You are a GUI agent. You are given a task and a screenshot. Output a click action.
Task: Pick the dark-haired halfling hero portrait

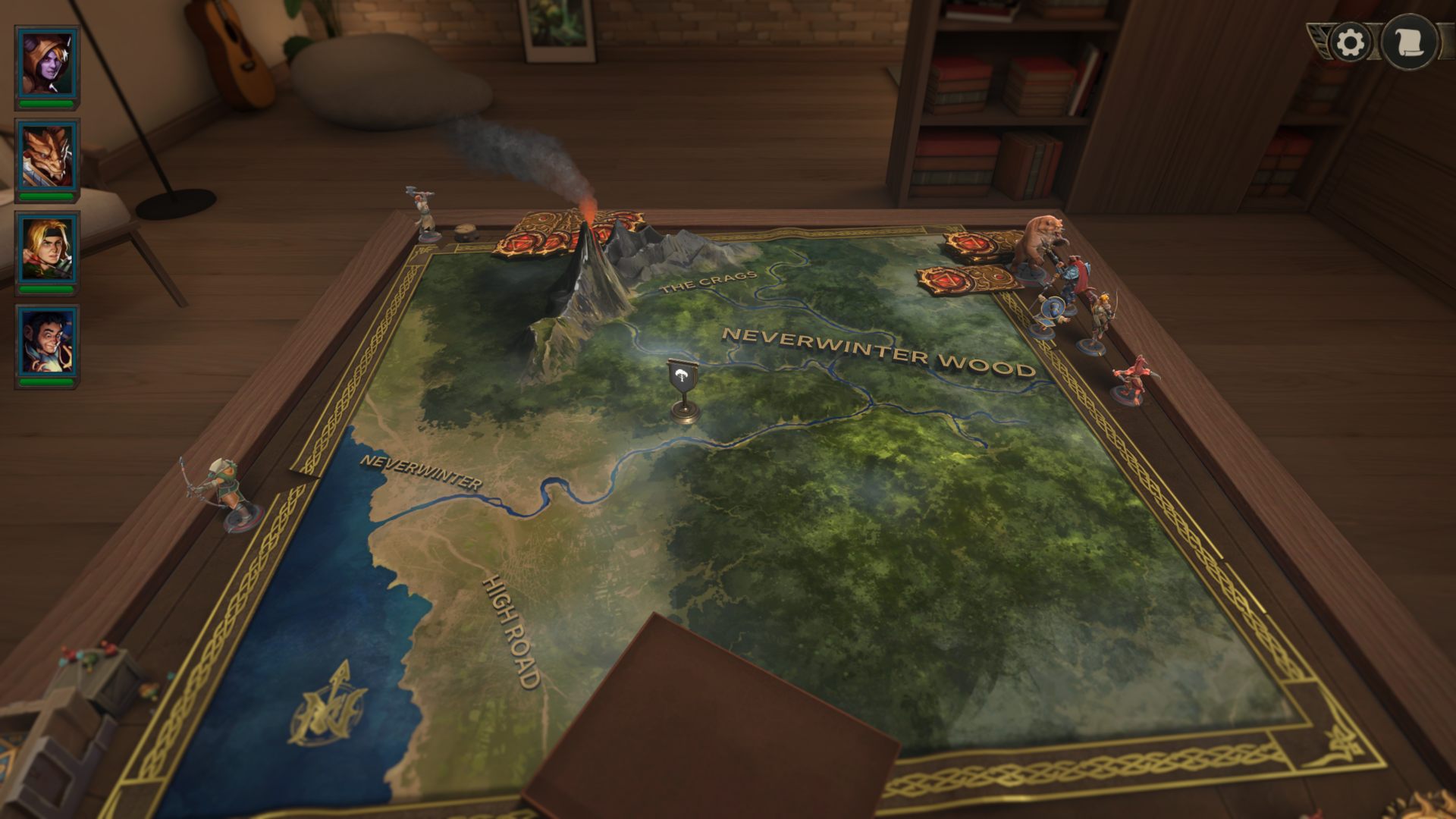click(47, 344)
